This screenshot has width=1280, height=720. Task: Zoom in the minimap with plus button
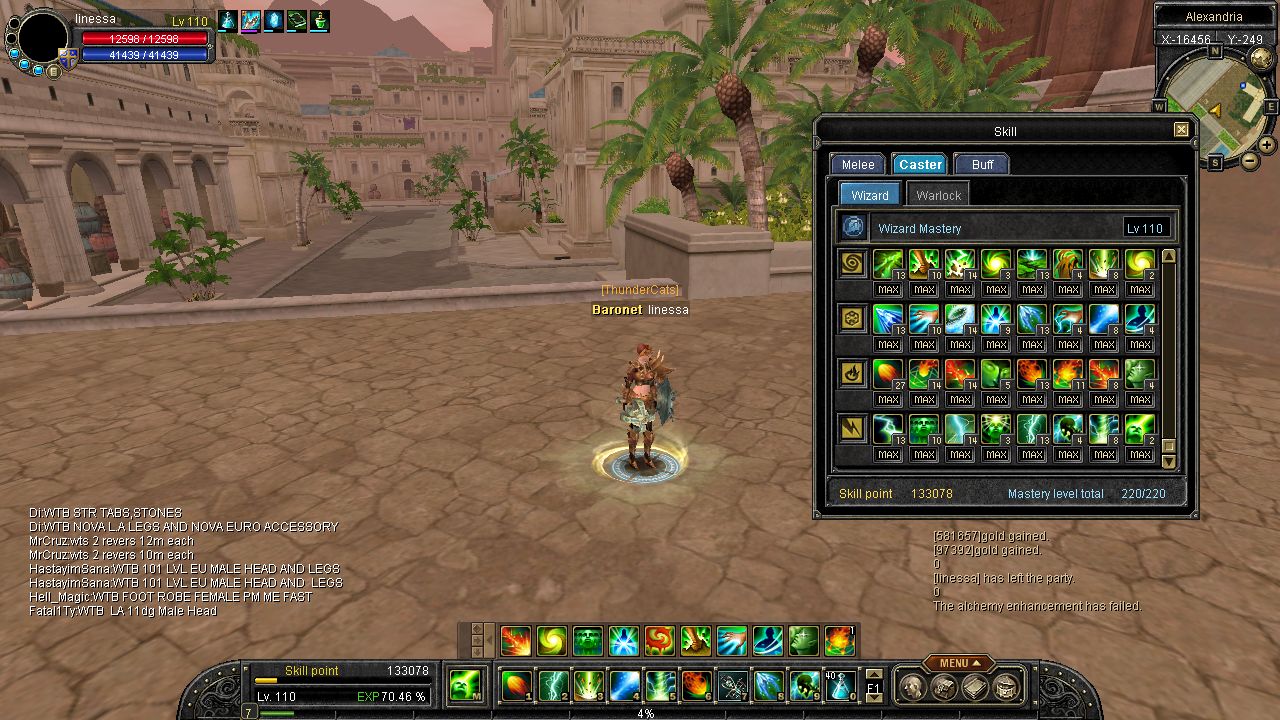1267,145
